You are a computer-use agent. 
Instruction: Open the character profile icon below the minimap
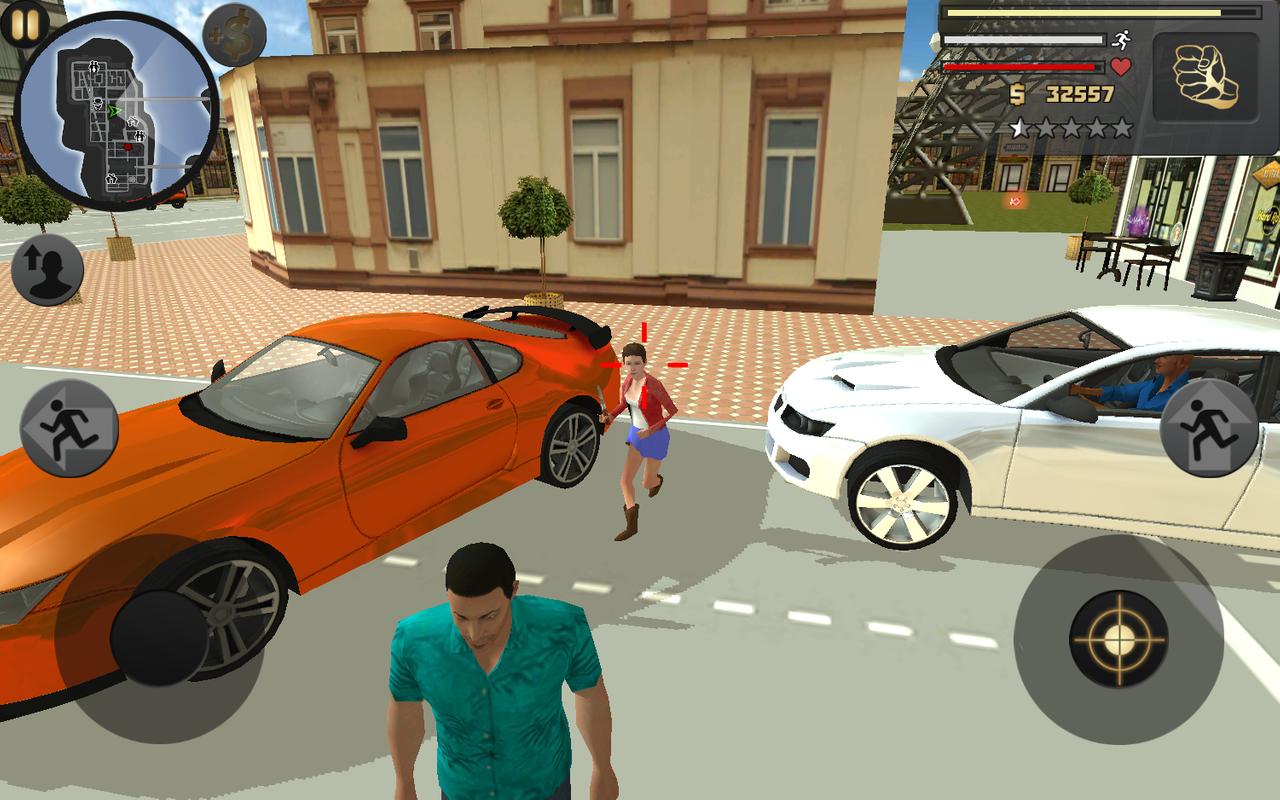(x=50, y=271)
